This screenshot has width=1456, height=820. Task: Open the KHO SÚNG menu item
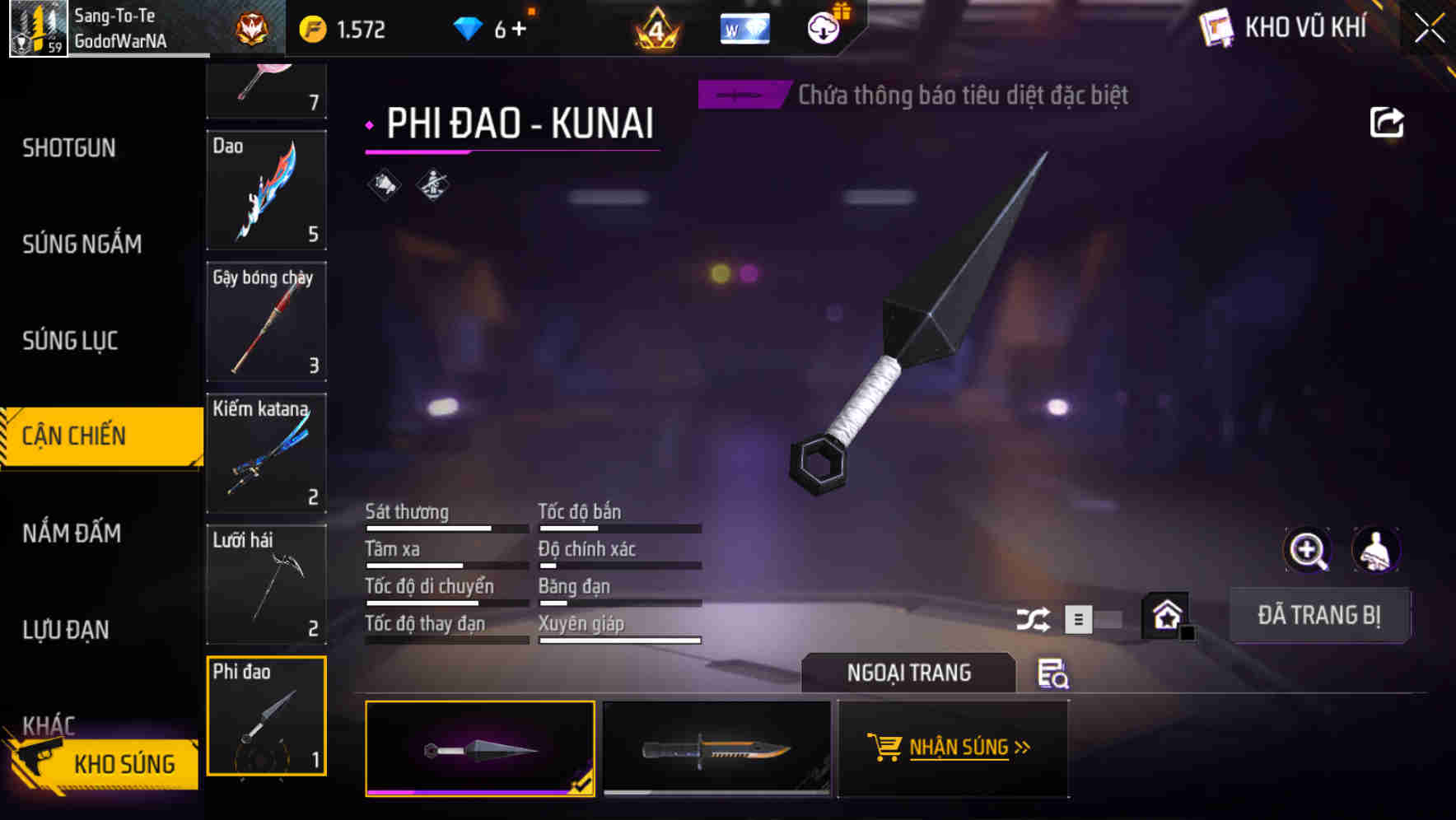click(x=124, y=764)
